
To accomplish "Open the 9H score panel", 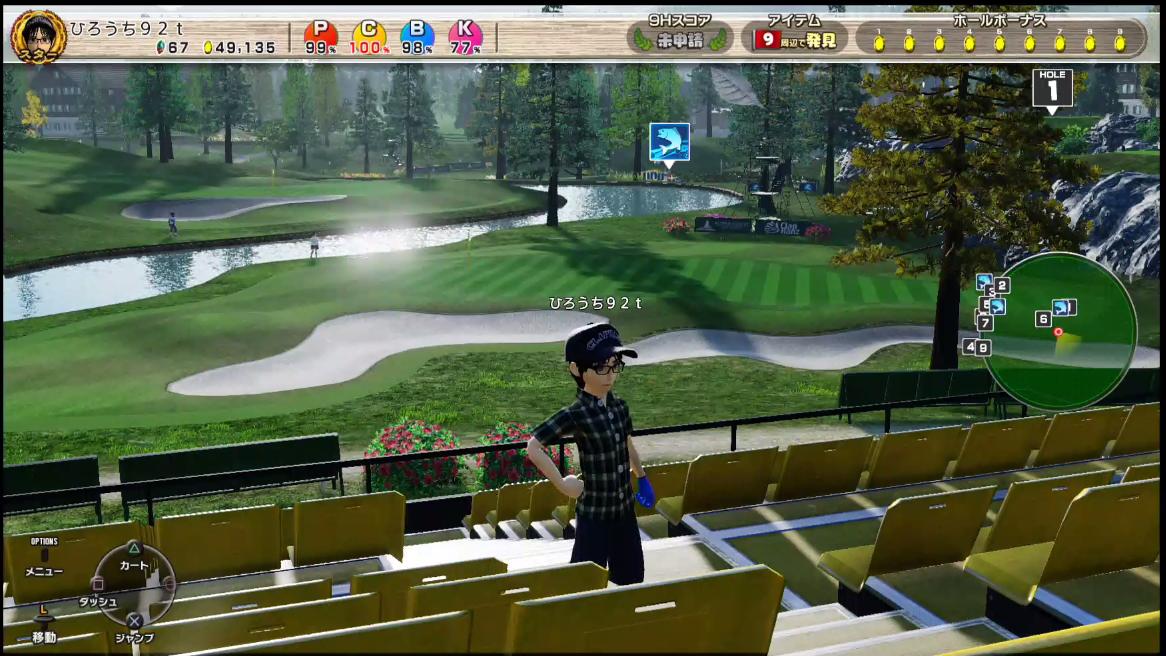I will coord(679,37).
